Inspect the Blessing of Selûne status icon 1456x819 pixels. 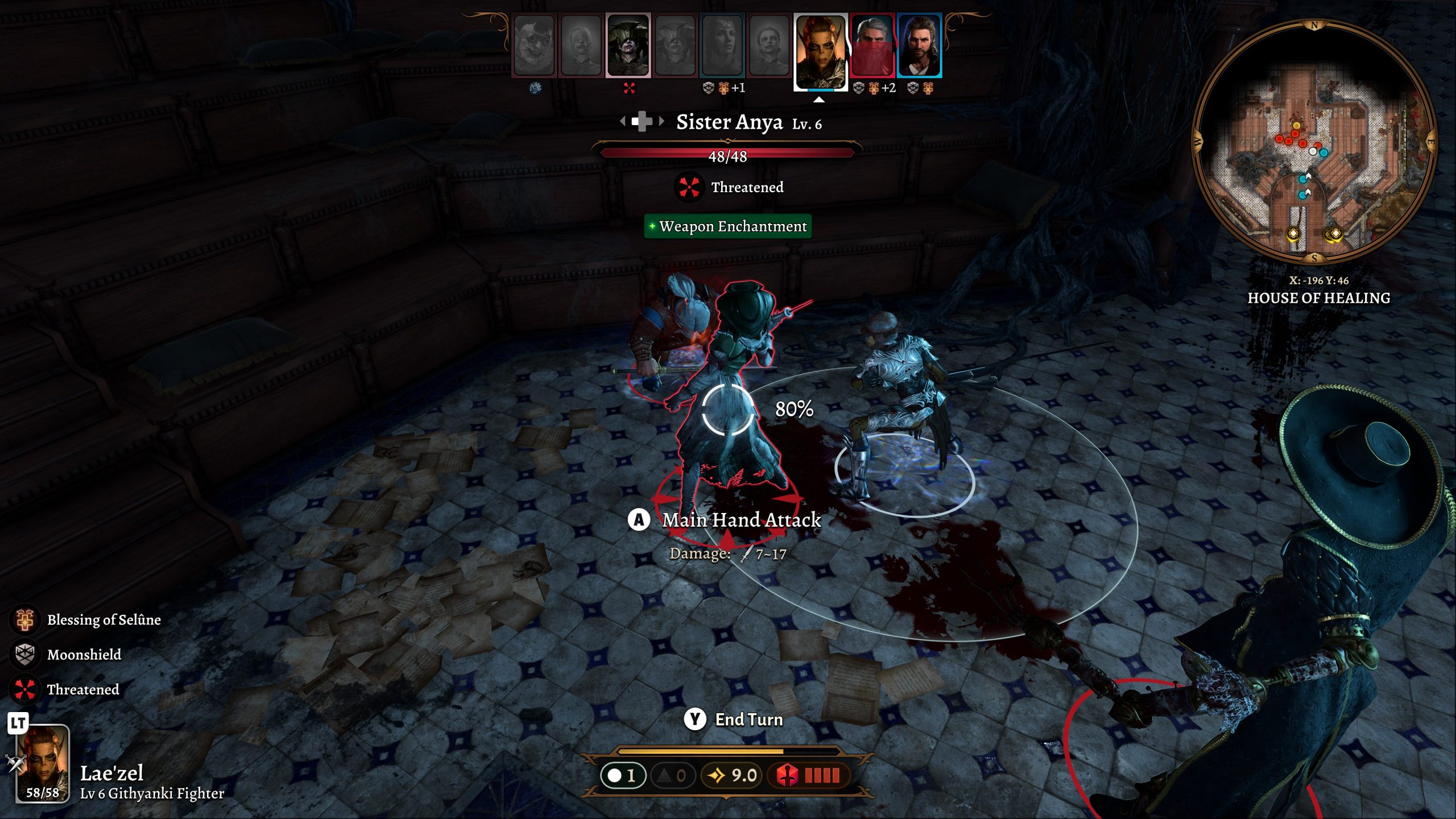(24, 619)
